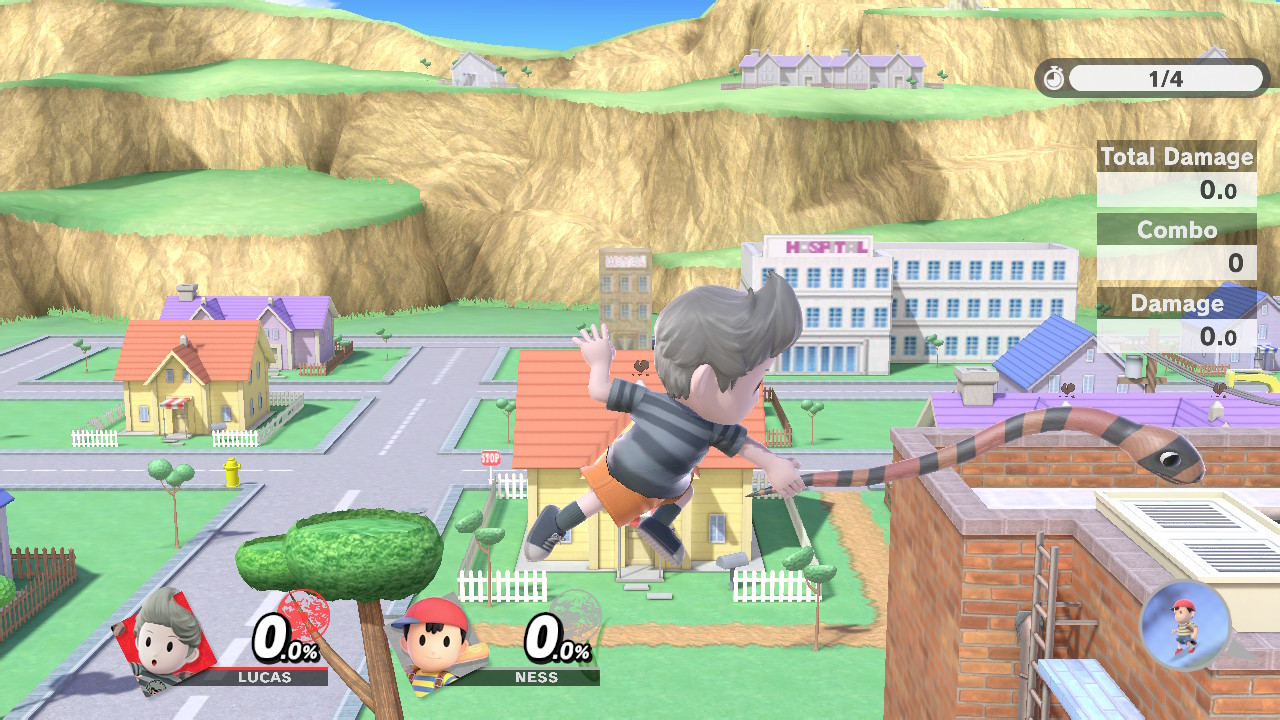Toggle the Total Damage readout

point(1176,156)
